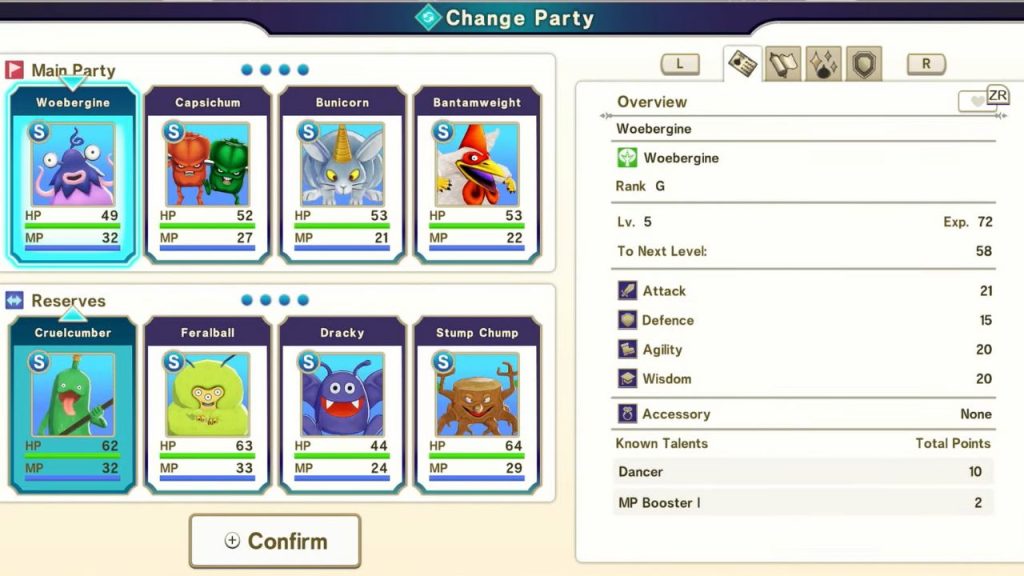1024x576 pixels.
Task: Open the scroll tab
Action: (x=783, y=64)
